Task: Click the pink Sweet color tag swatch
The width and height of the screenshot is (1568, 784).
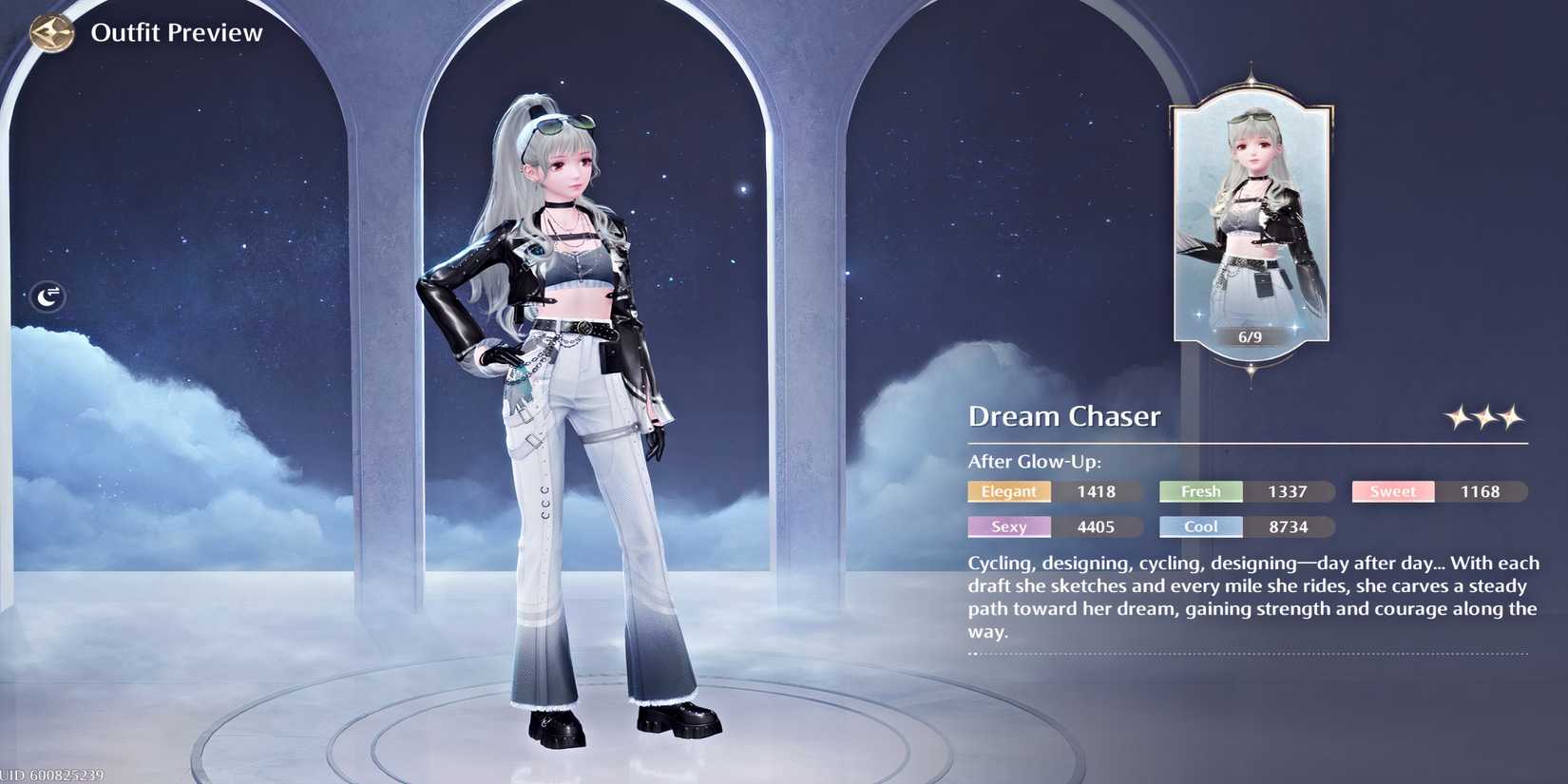Action: point(1391,491)
